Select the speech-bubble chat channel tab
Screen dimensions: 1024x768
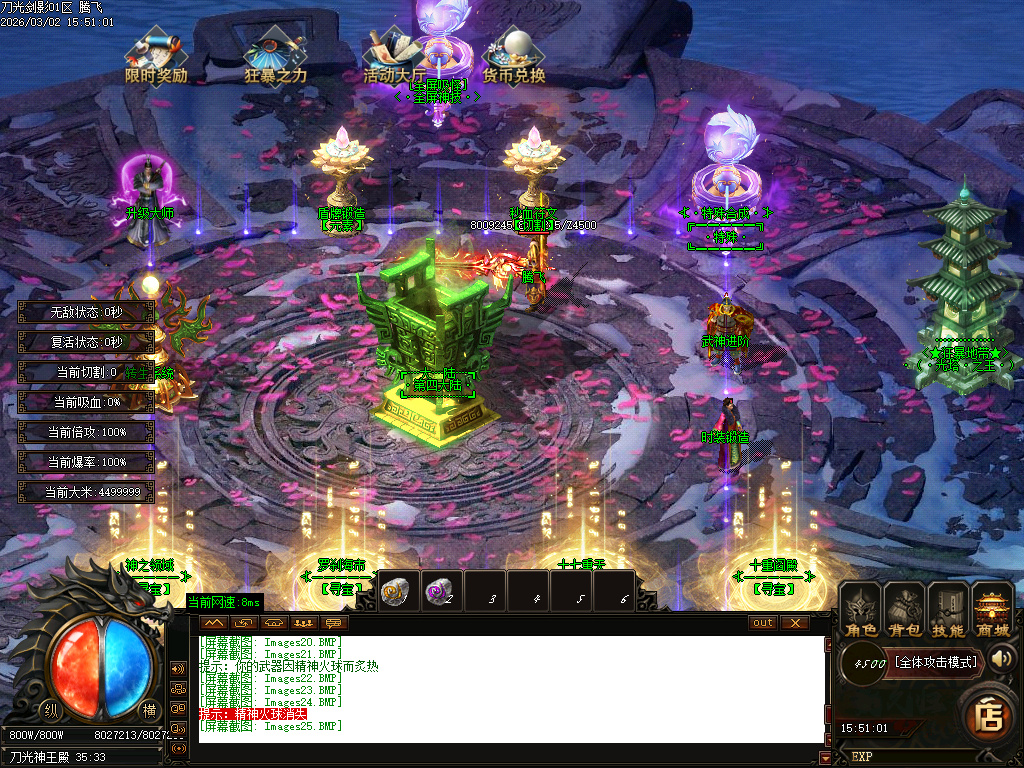tap(333, 622)
